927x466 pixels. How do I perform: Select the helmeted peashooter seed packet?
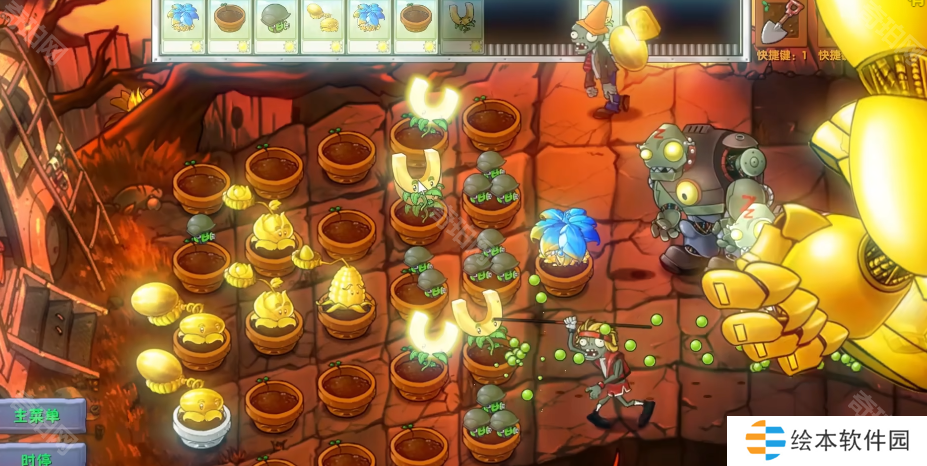point(277,25)
